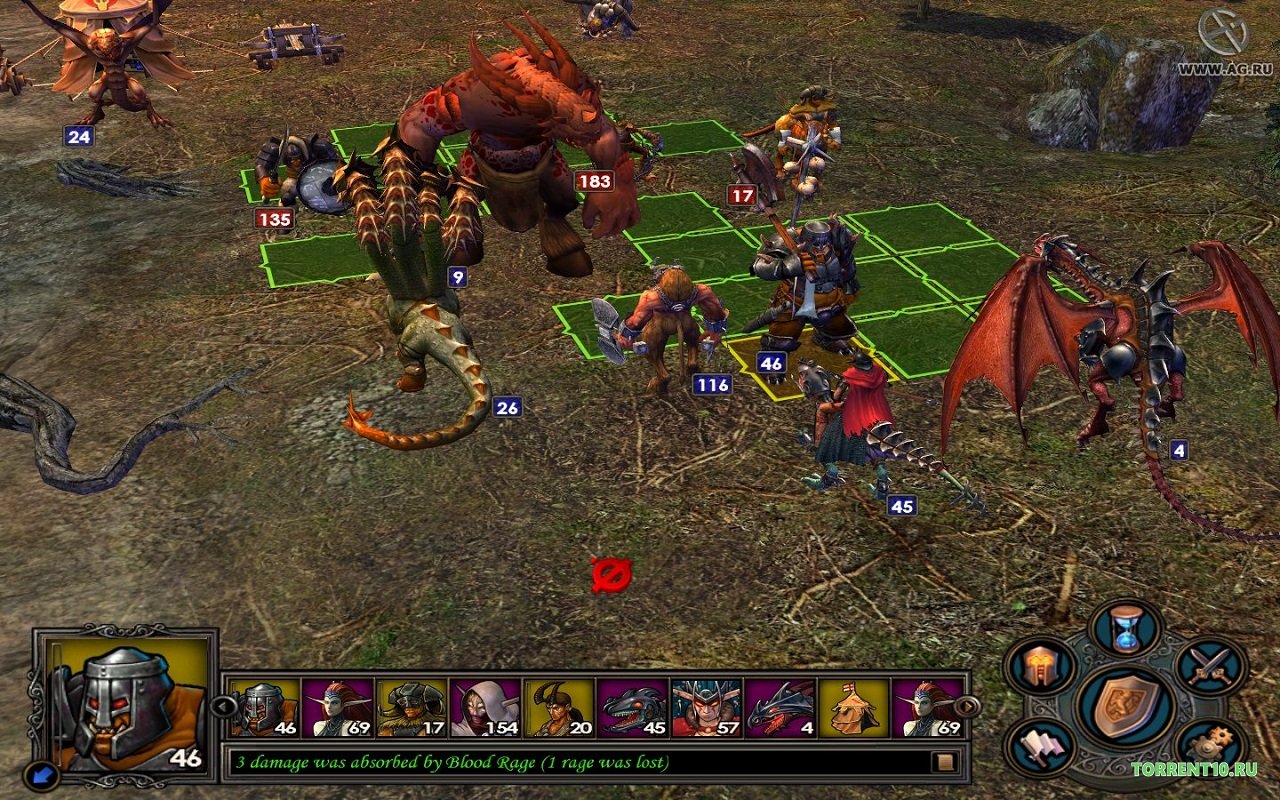
Task: Select the dragon portrait numbered 4
Action: [x=780, y=708]
